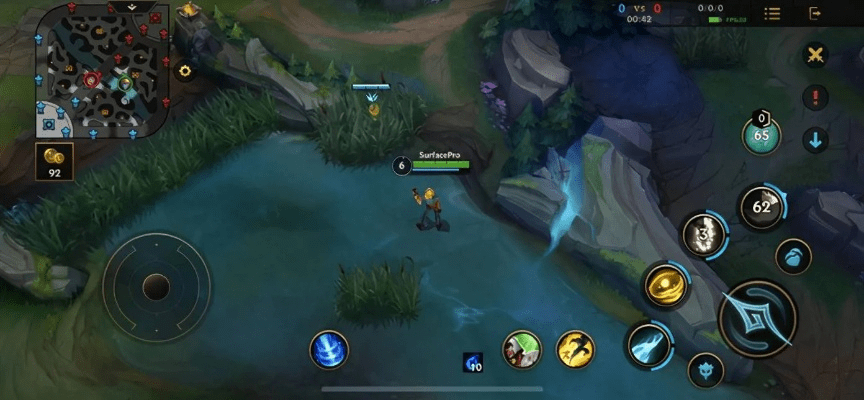Activate the blue blade ability

pyautogui.click(x=646, y=346)
